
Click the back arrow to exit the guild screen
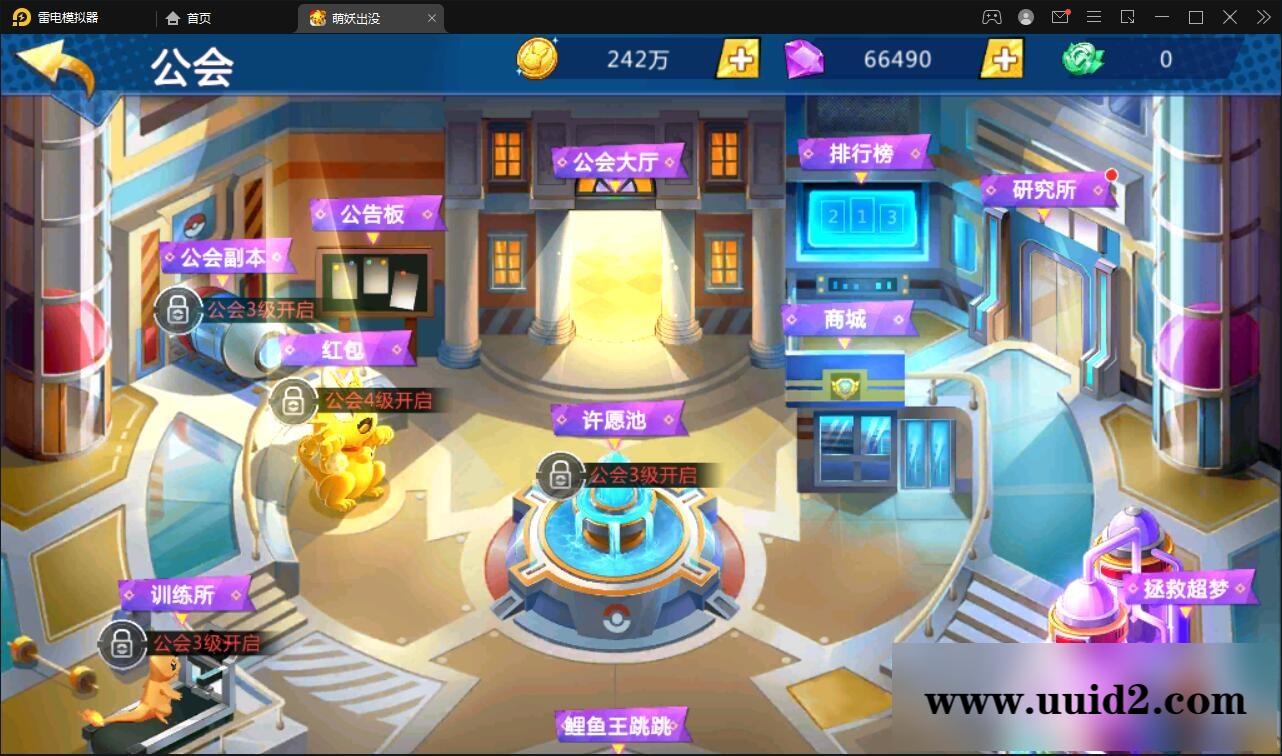pos(57,62)
